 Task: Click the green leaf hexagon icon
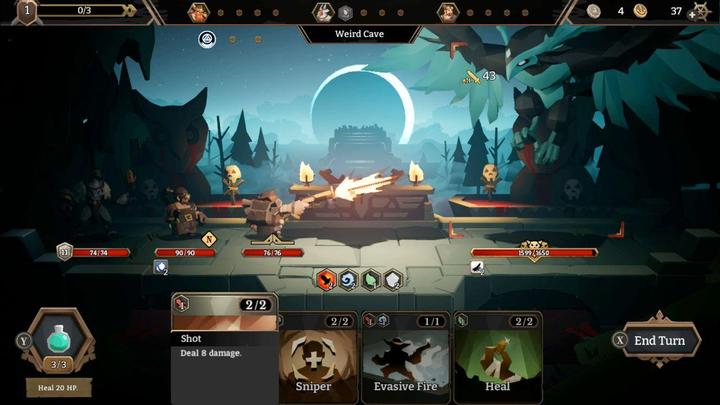click(x=371, y=280)
